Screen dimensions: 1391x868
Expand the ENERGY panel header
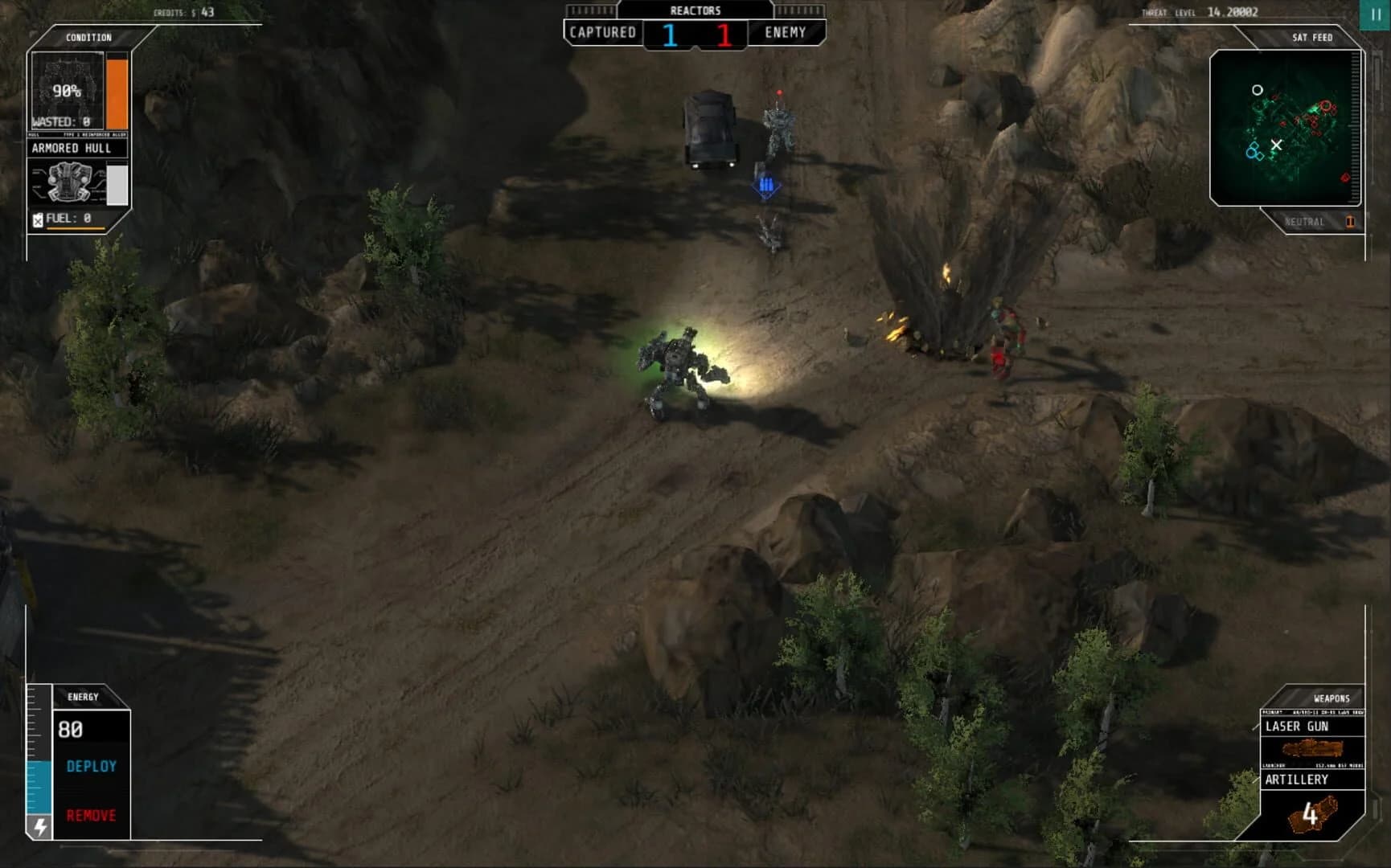coord(84,697)
